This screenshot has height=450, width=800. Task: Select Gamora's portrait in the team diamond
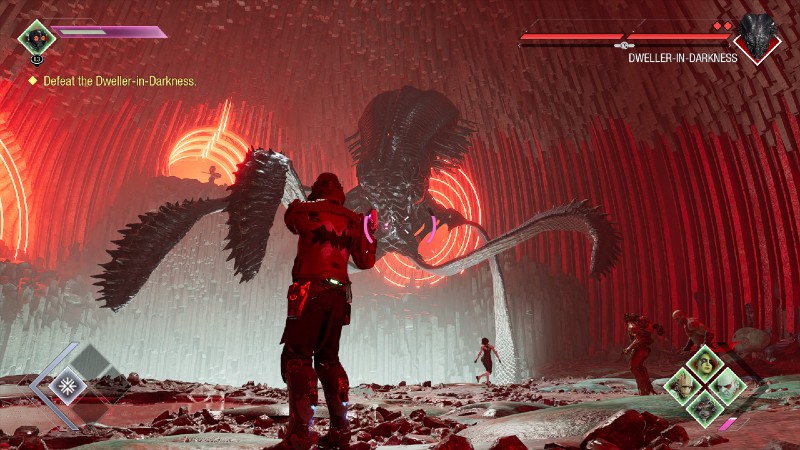coord(704,363)
